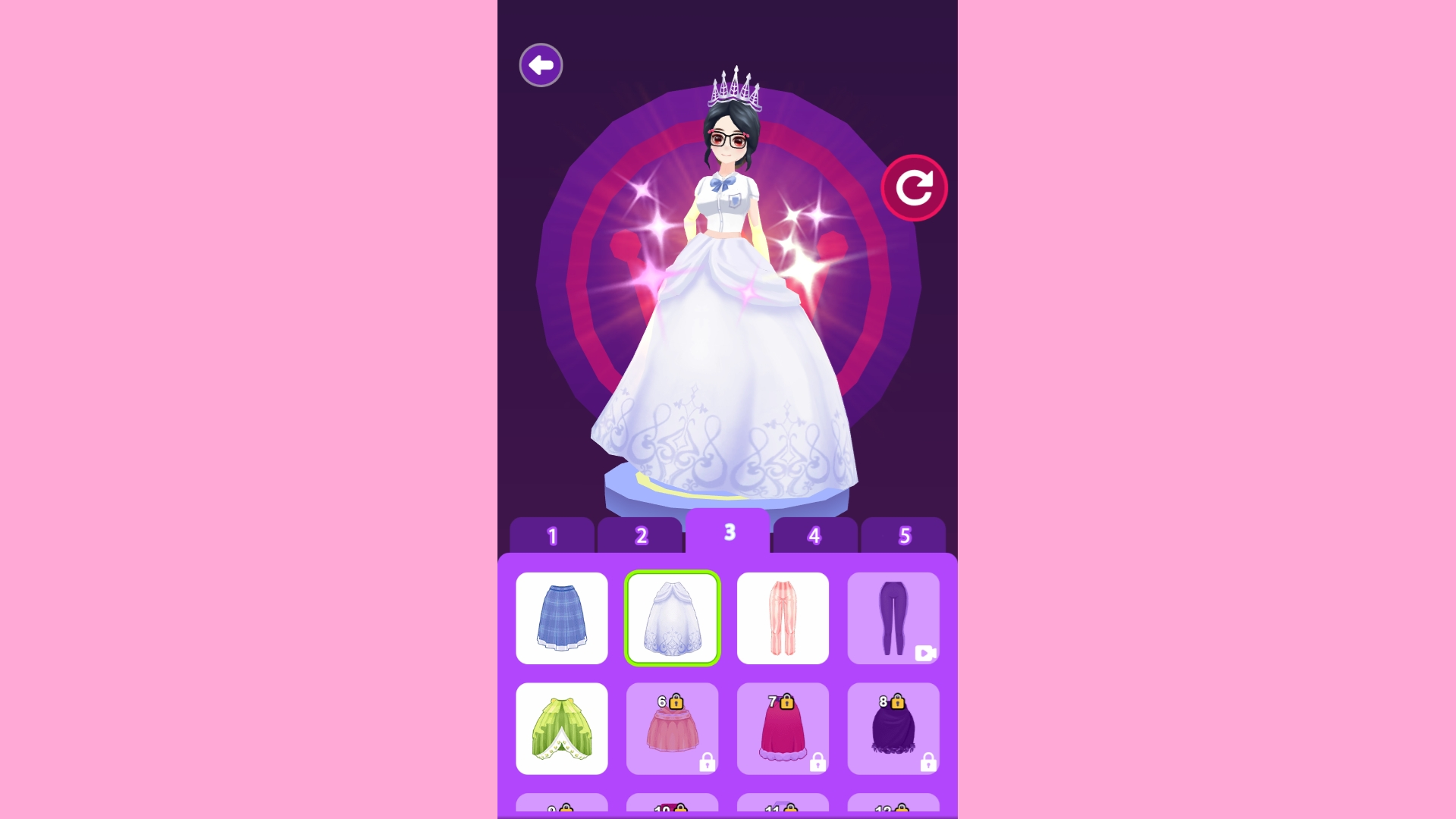Click the locked dark purple skirt numbered 8

coord(894,729)
